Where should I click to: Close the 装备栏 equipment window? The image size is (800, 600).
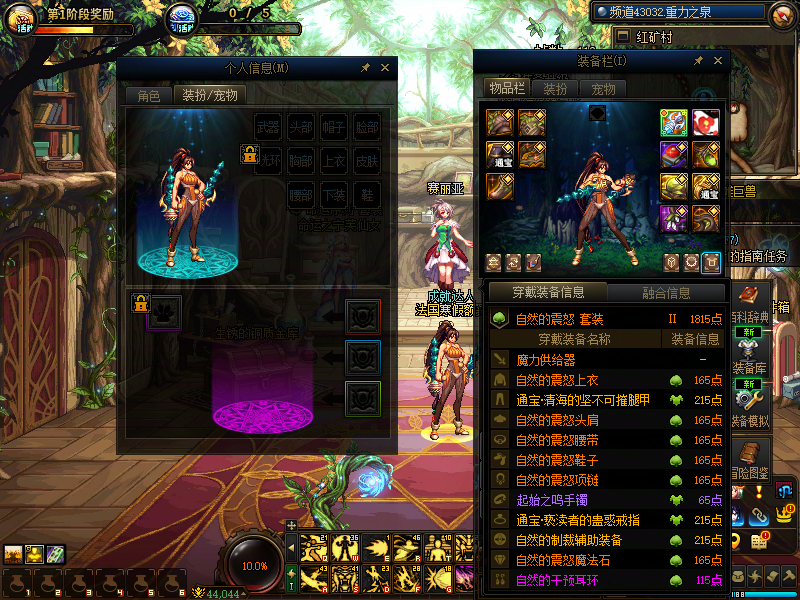coord(715,61)
